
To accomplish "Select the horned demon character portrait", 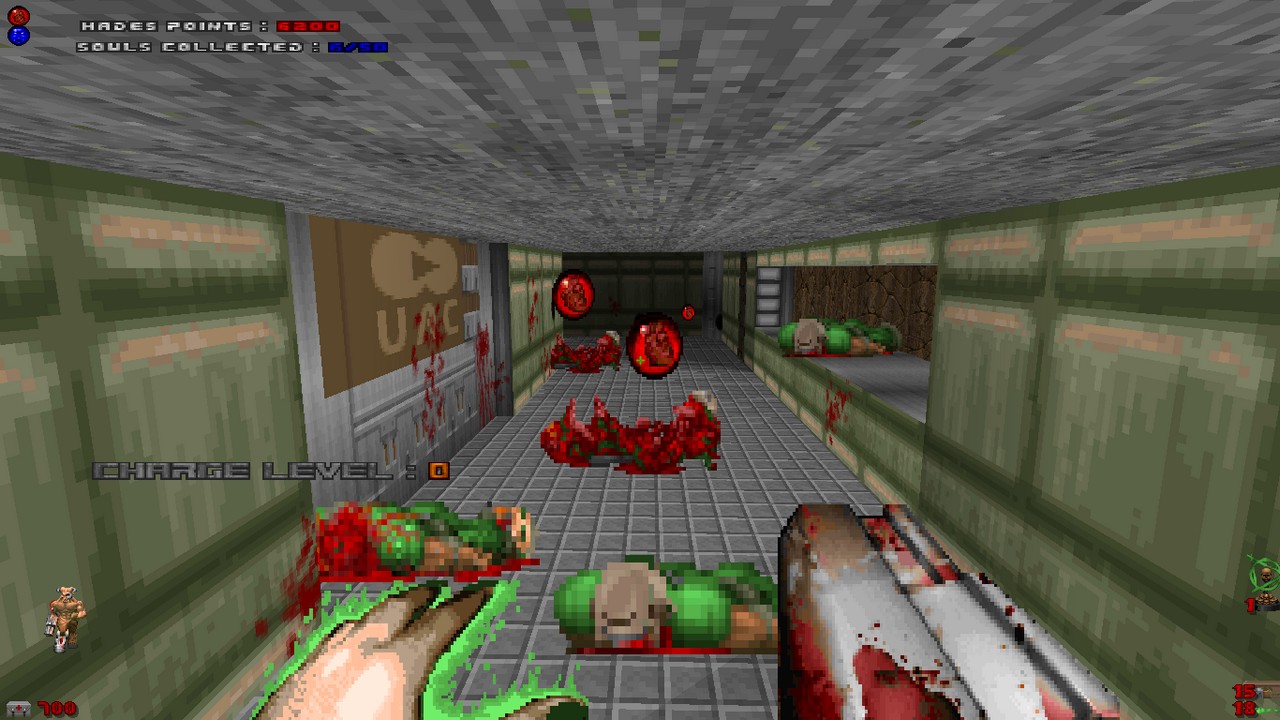I will pyautogui.click(x=68, y=617).
